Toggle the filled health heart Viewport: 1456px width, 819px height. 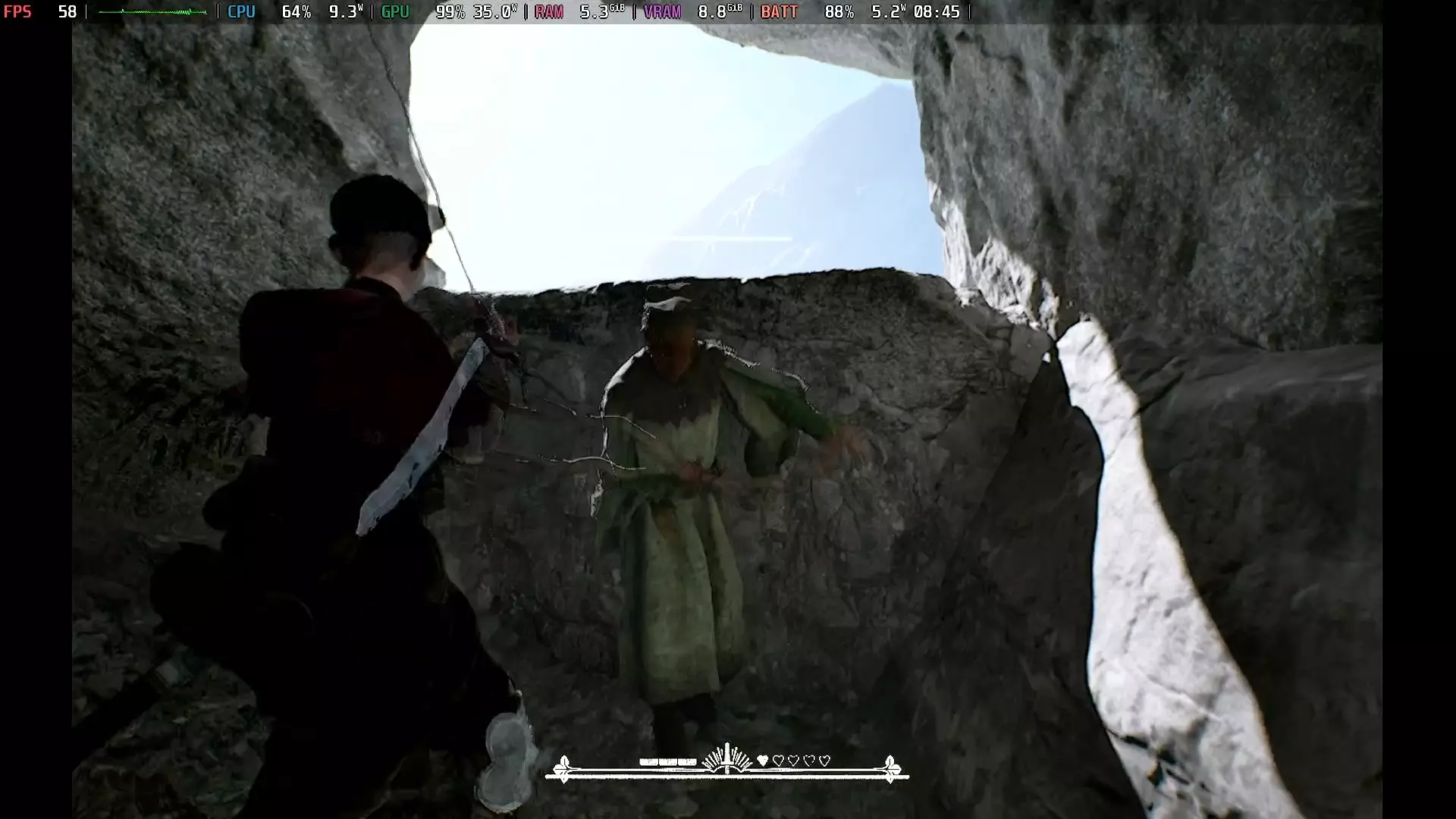point(762,760)
